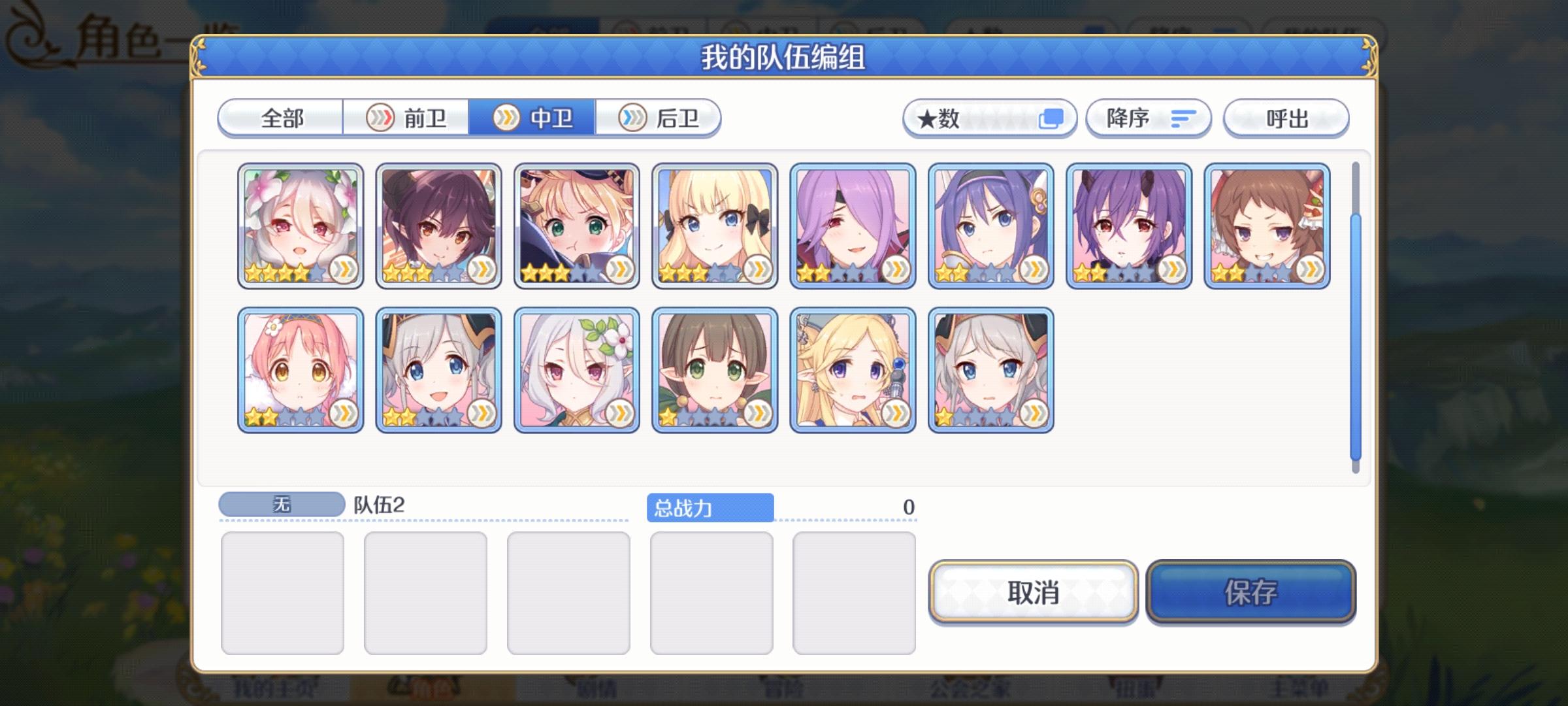Open the 全部 all characters tab

click(x=280, y=118)
